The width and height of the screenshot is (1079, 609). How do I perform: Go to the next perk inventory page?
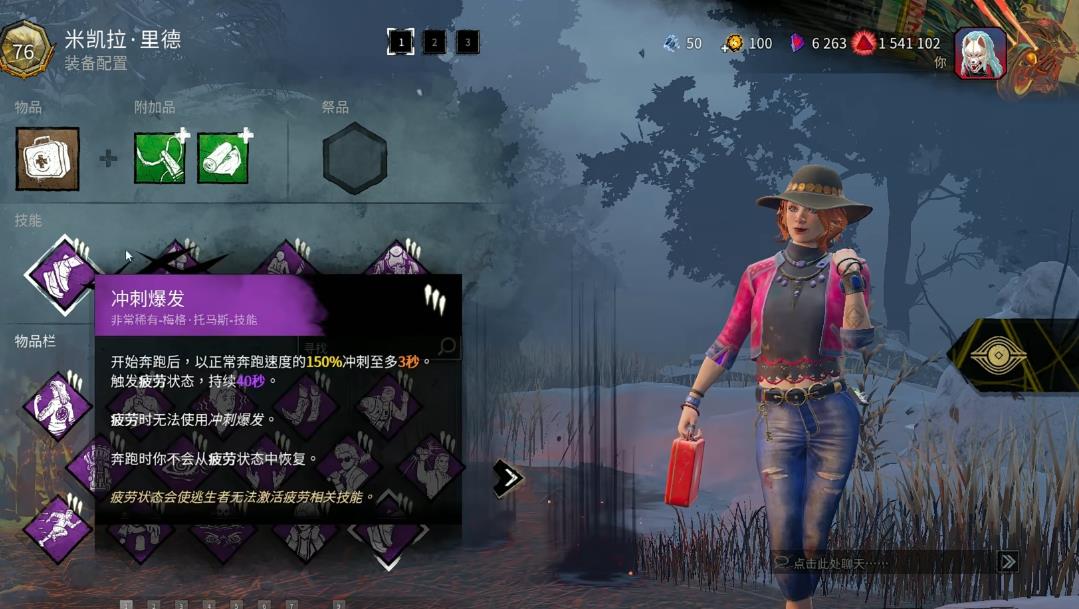coord(508,478)
